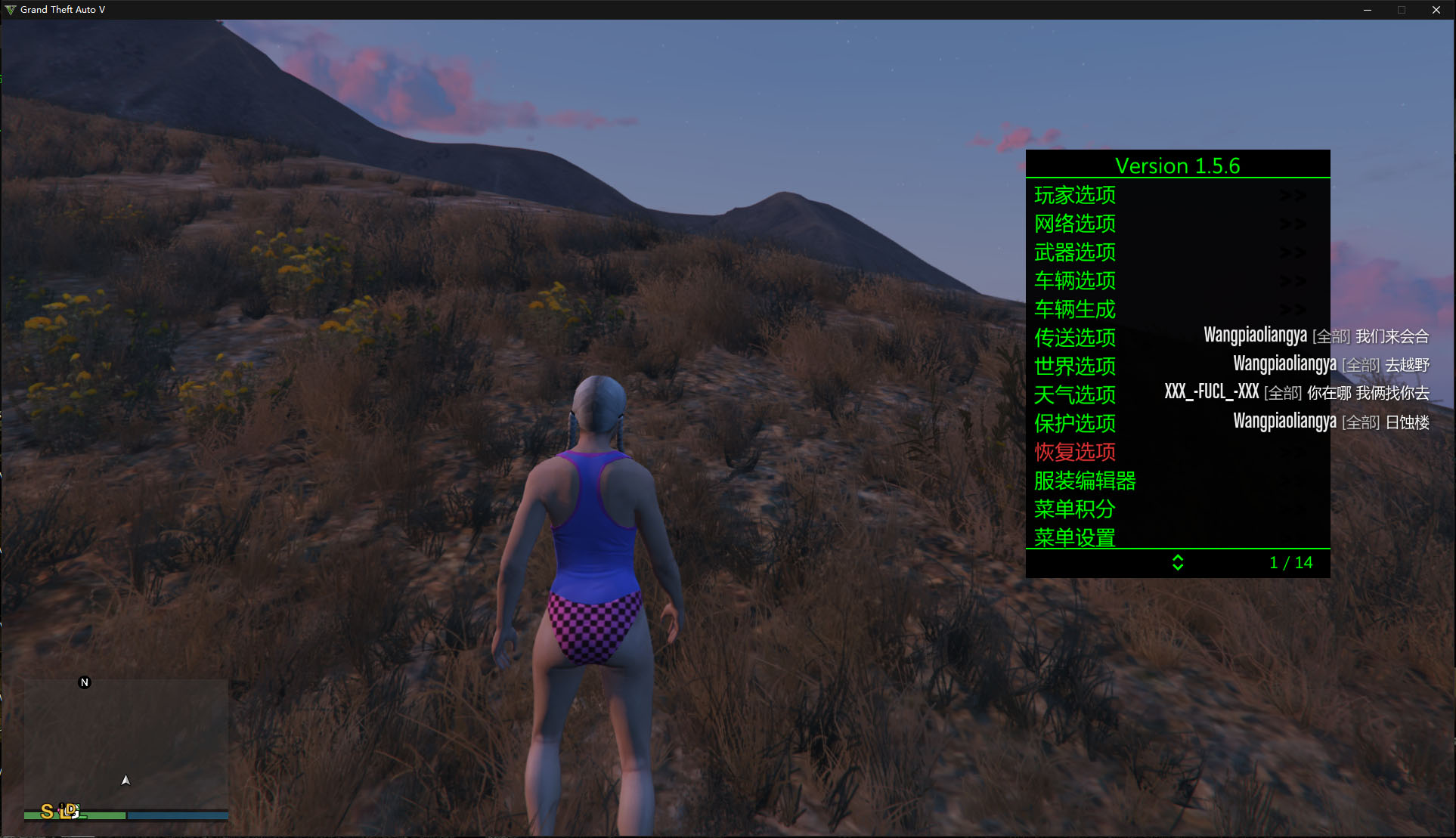Select the highlighted 恢复选项 option
1456x838 pixels.
coord(1074,453)
